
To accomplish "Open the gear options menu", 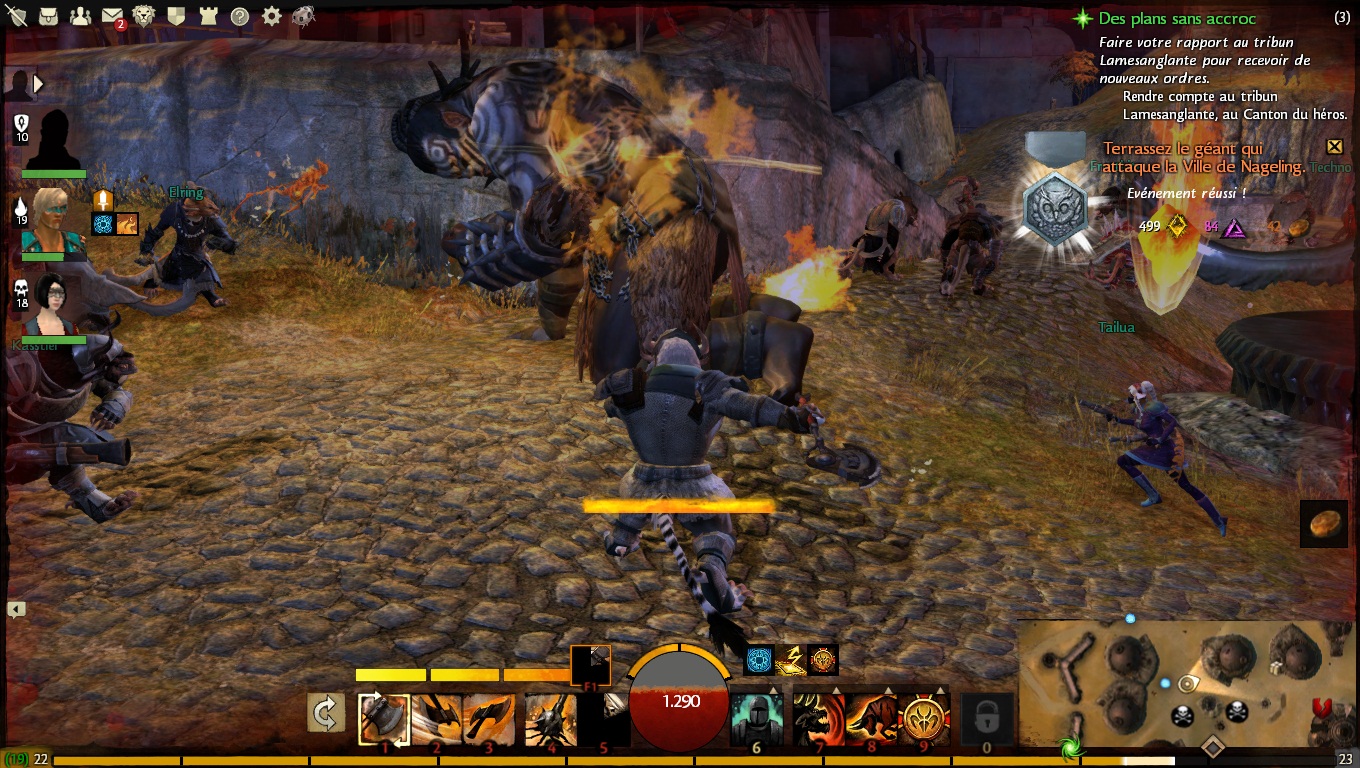I will coord(271,16).
